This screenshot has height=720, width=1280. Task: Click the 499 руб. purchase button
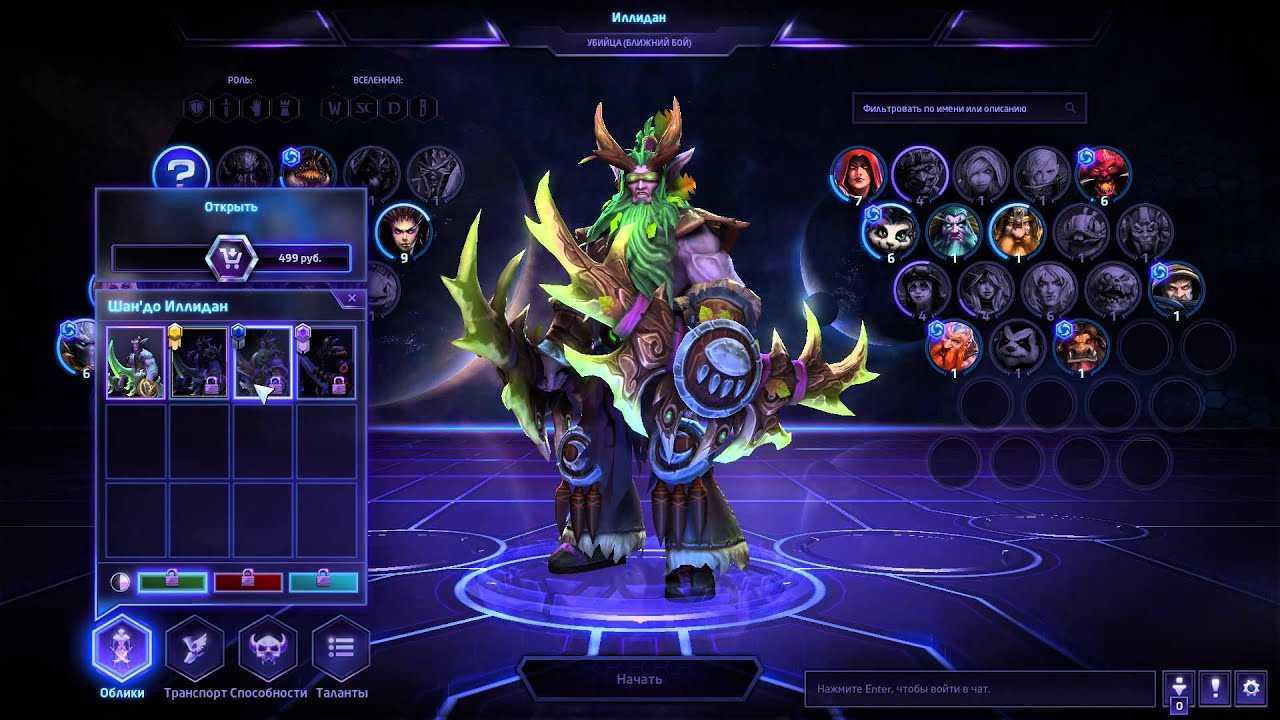[232, 259]
